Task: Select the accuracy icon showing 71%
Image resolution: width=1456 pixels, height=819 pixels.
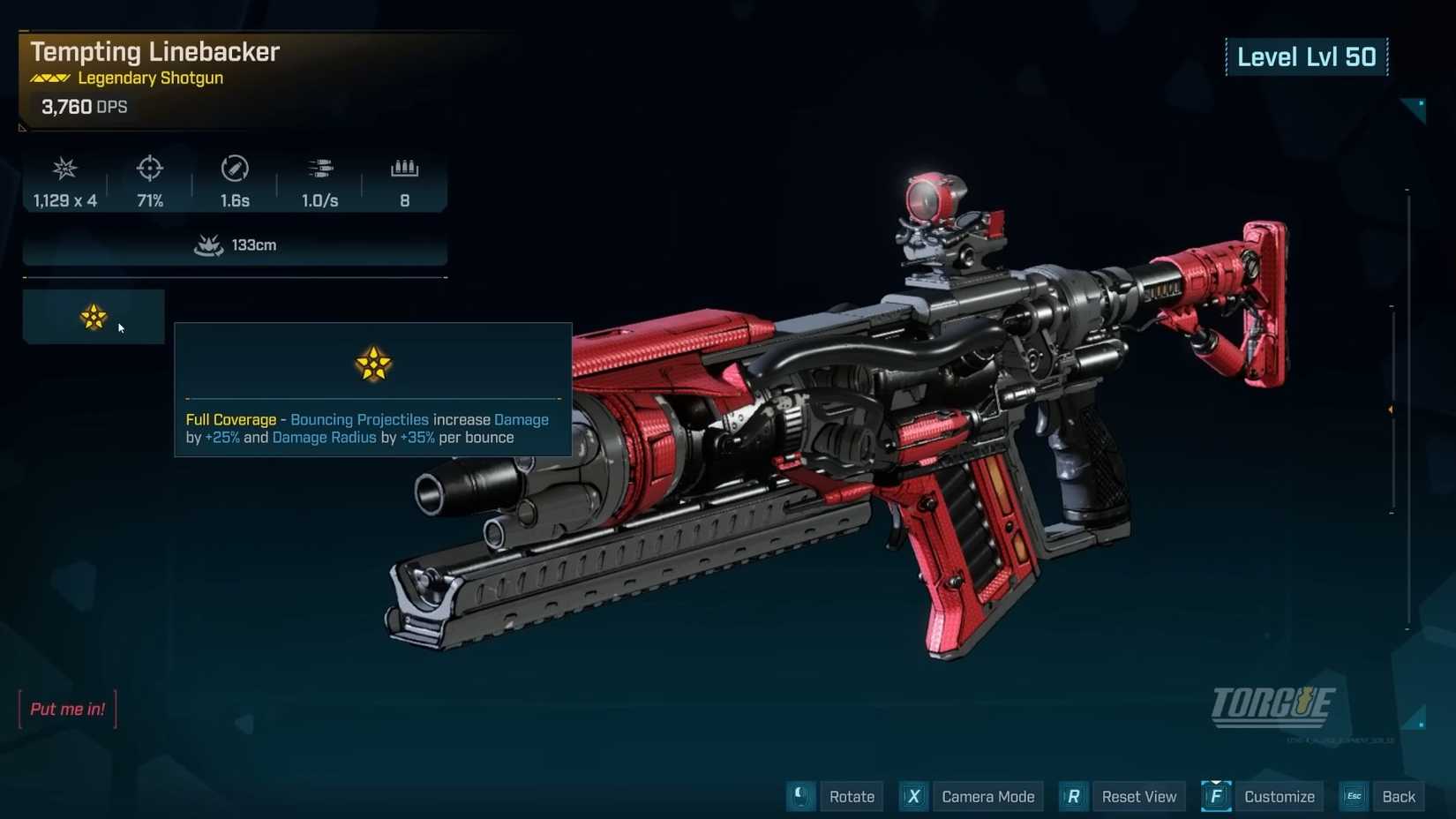Action: [148, 169]
